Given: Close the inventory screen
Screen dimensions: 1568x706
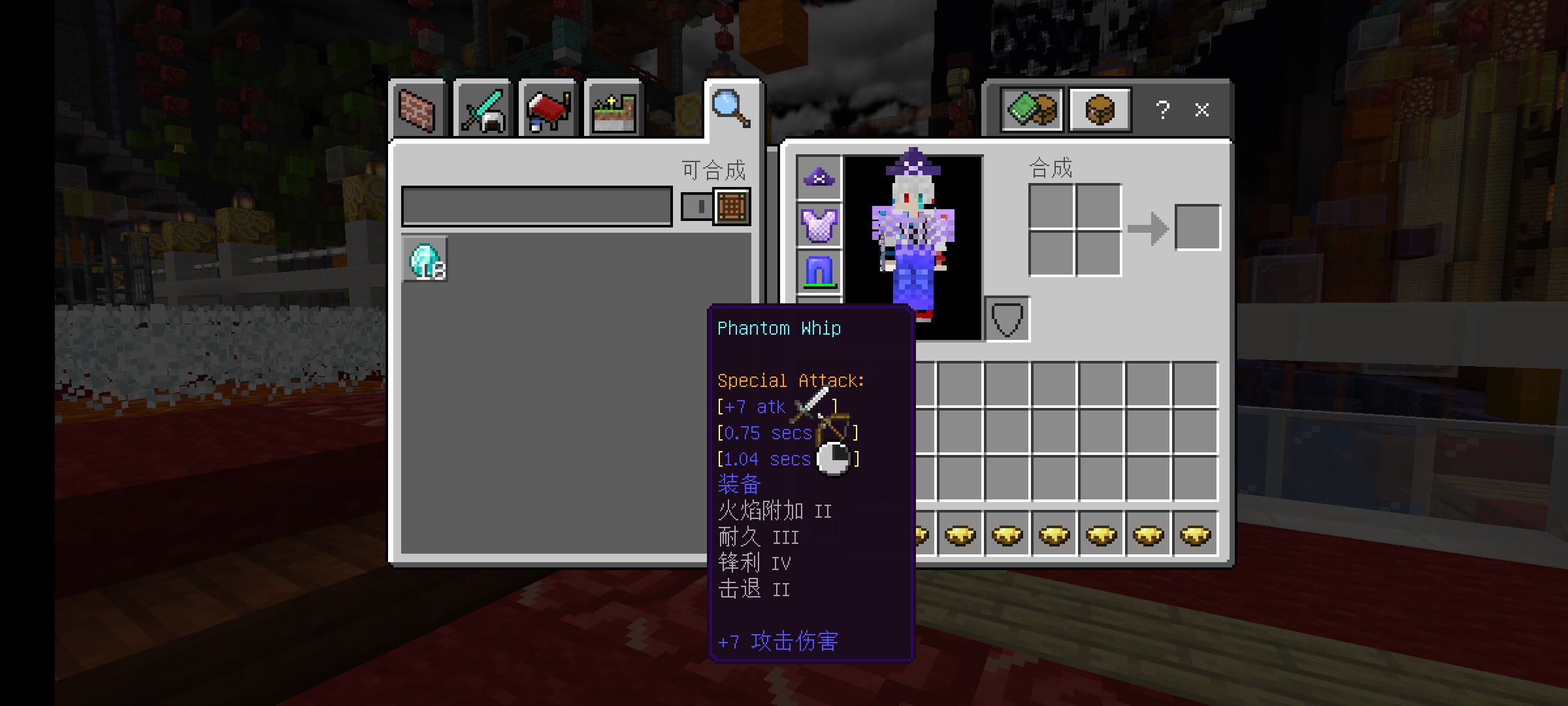Looking at the screenshot, I should point(1201,110).
